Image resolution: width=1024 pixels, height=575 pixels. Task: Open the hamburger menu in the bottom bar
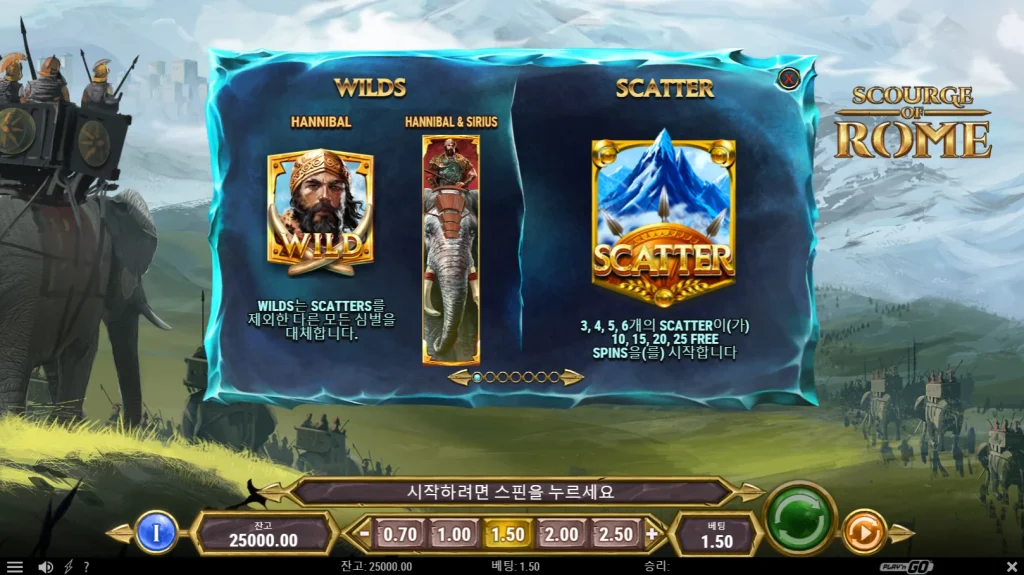pos(14,566)
